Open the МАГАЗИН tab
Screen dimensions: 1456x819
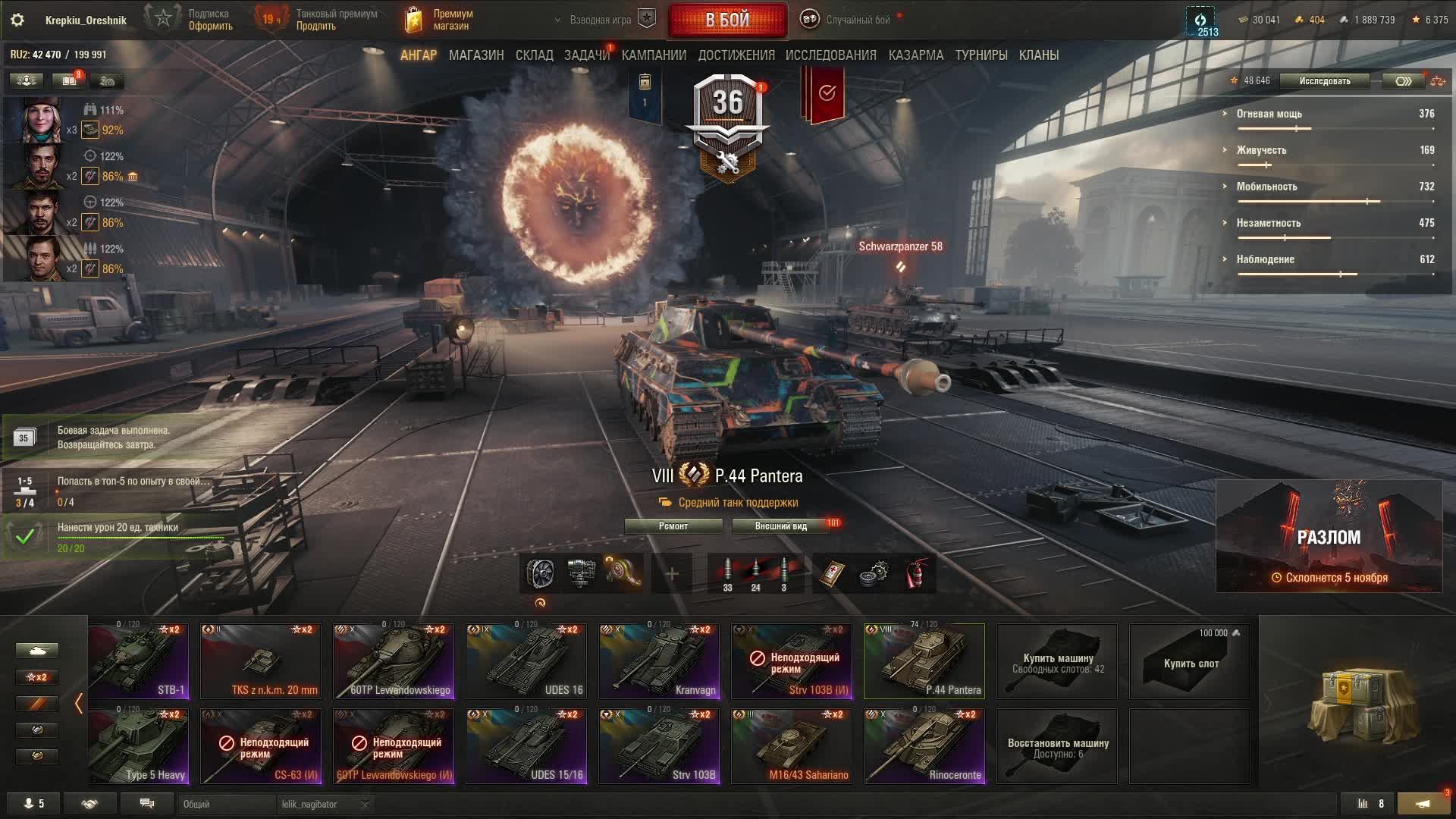(x=475, y=55)
